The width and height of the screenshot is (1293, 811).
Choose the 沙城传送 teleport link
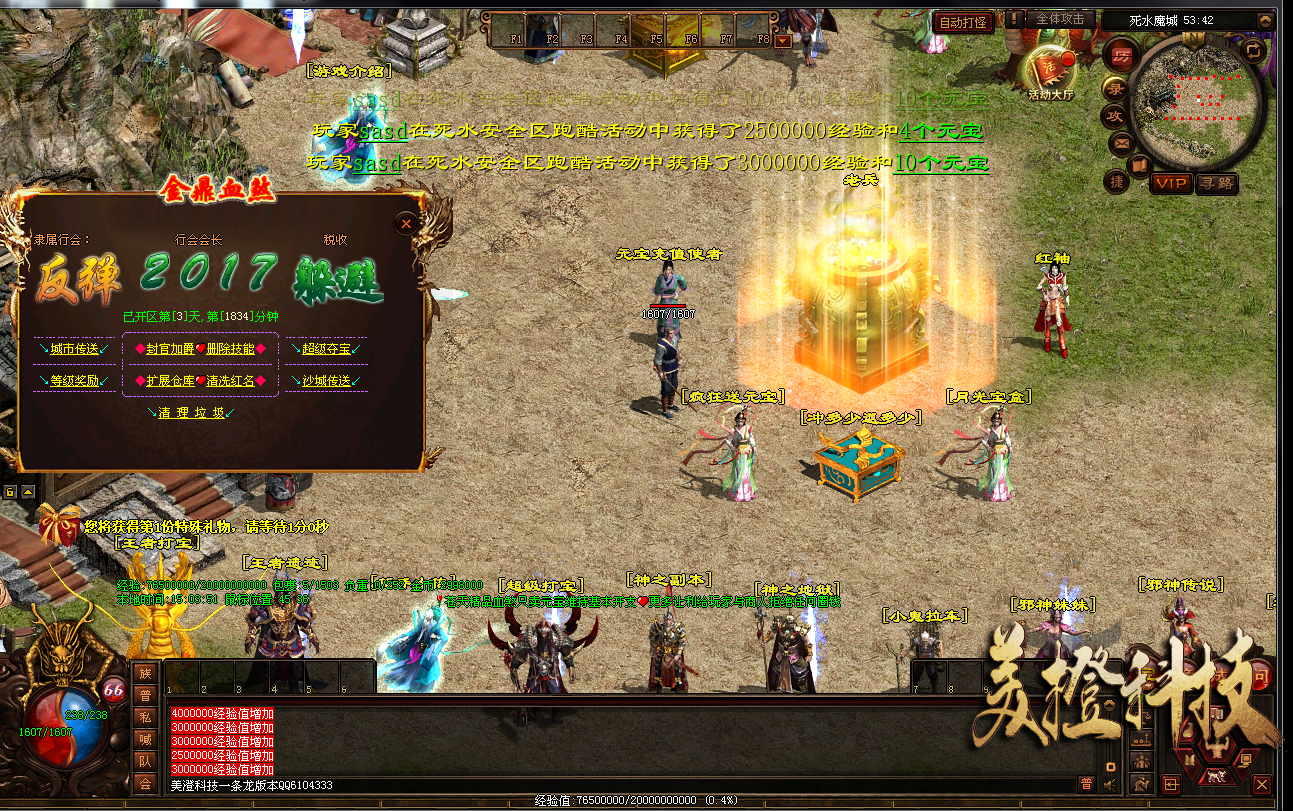pos(326,381)
